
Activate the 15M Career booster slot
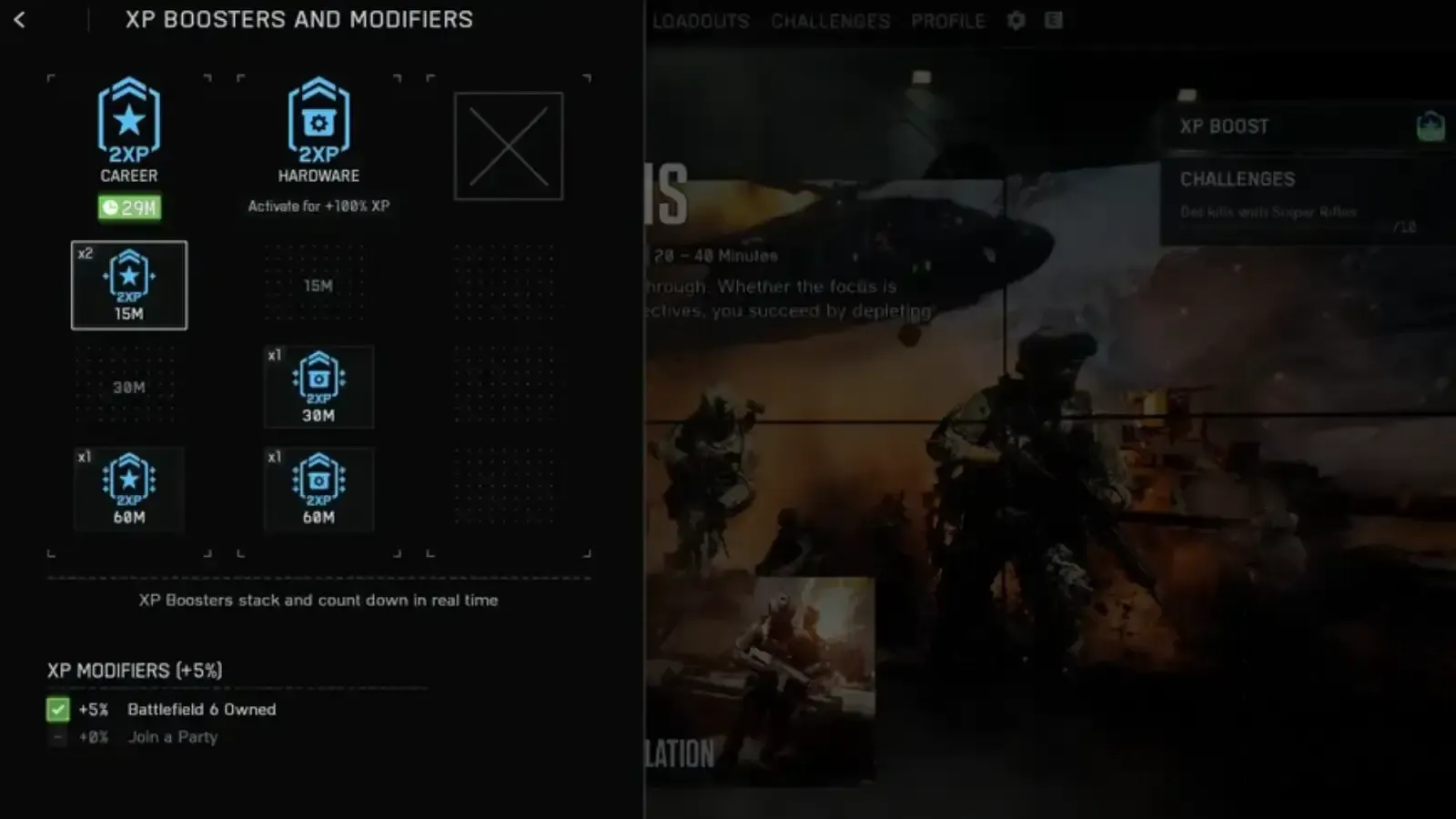pyautogui.click(x=128, y=285)
